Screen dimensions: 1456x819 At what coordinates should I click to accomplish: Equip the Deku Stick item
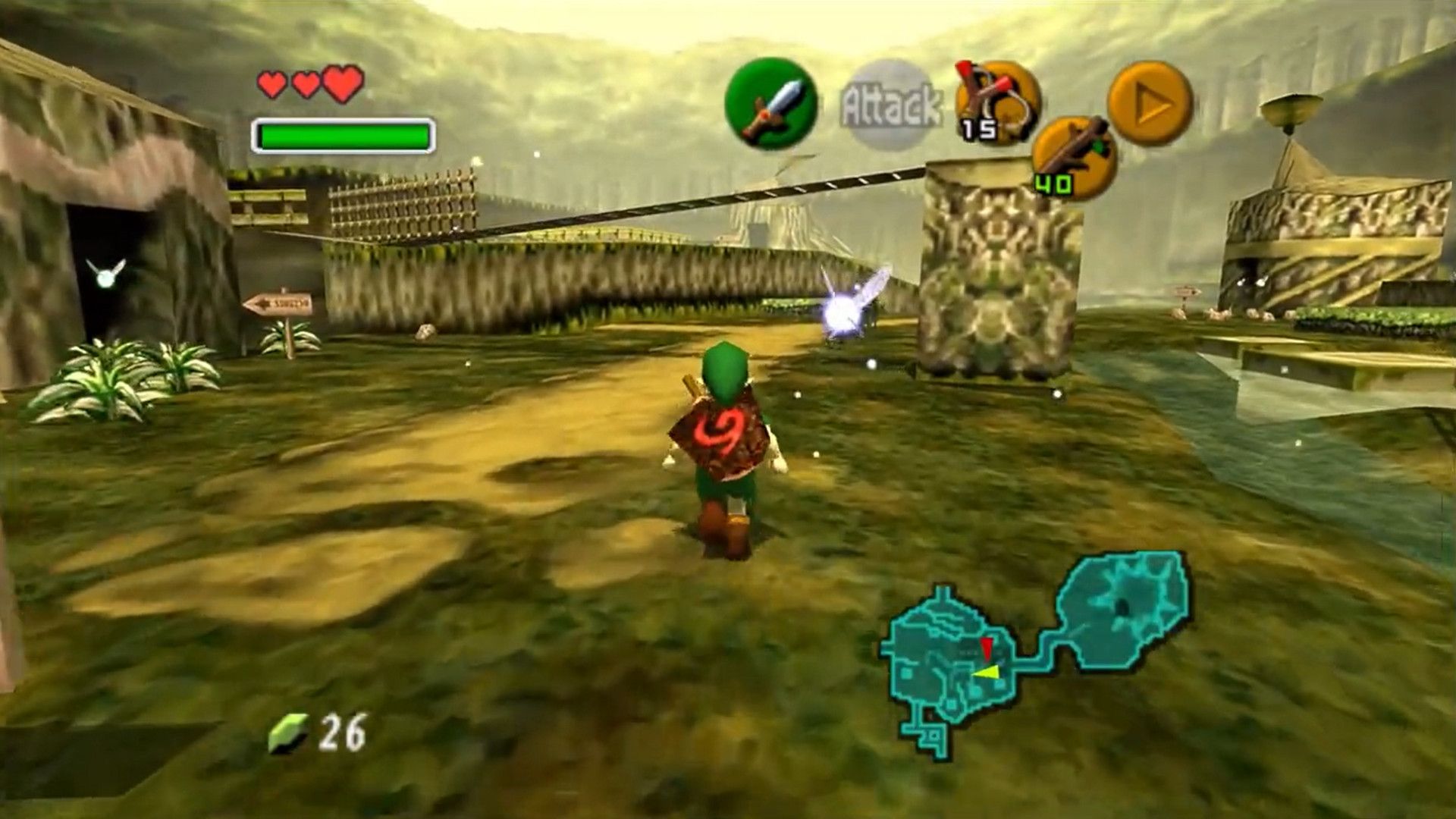pyautogui.click(x=1074, y=158)
